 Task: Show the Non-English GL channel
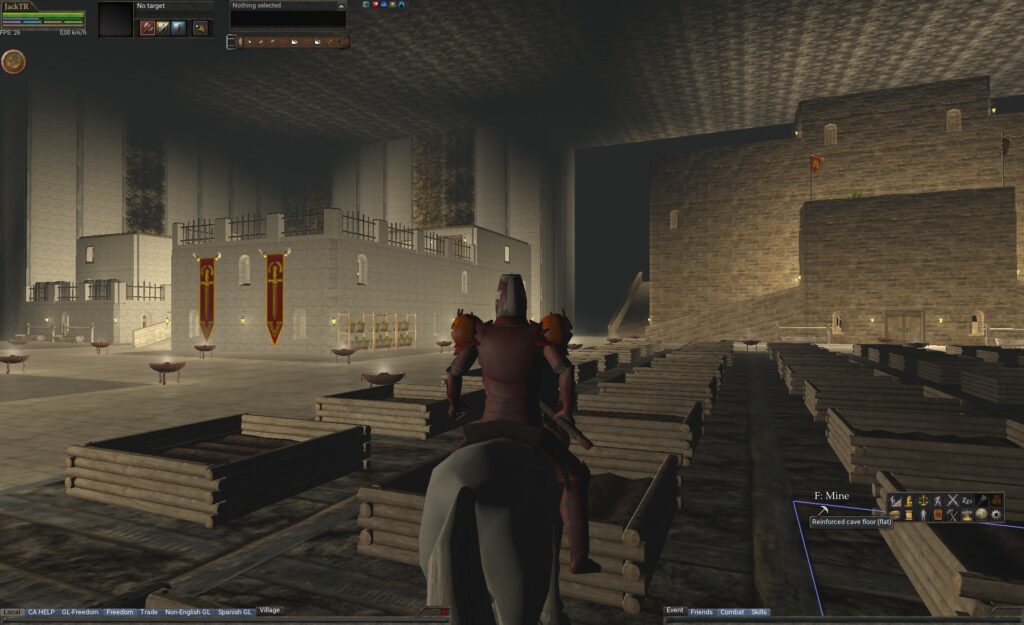[x=187, y=611]
